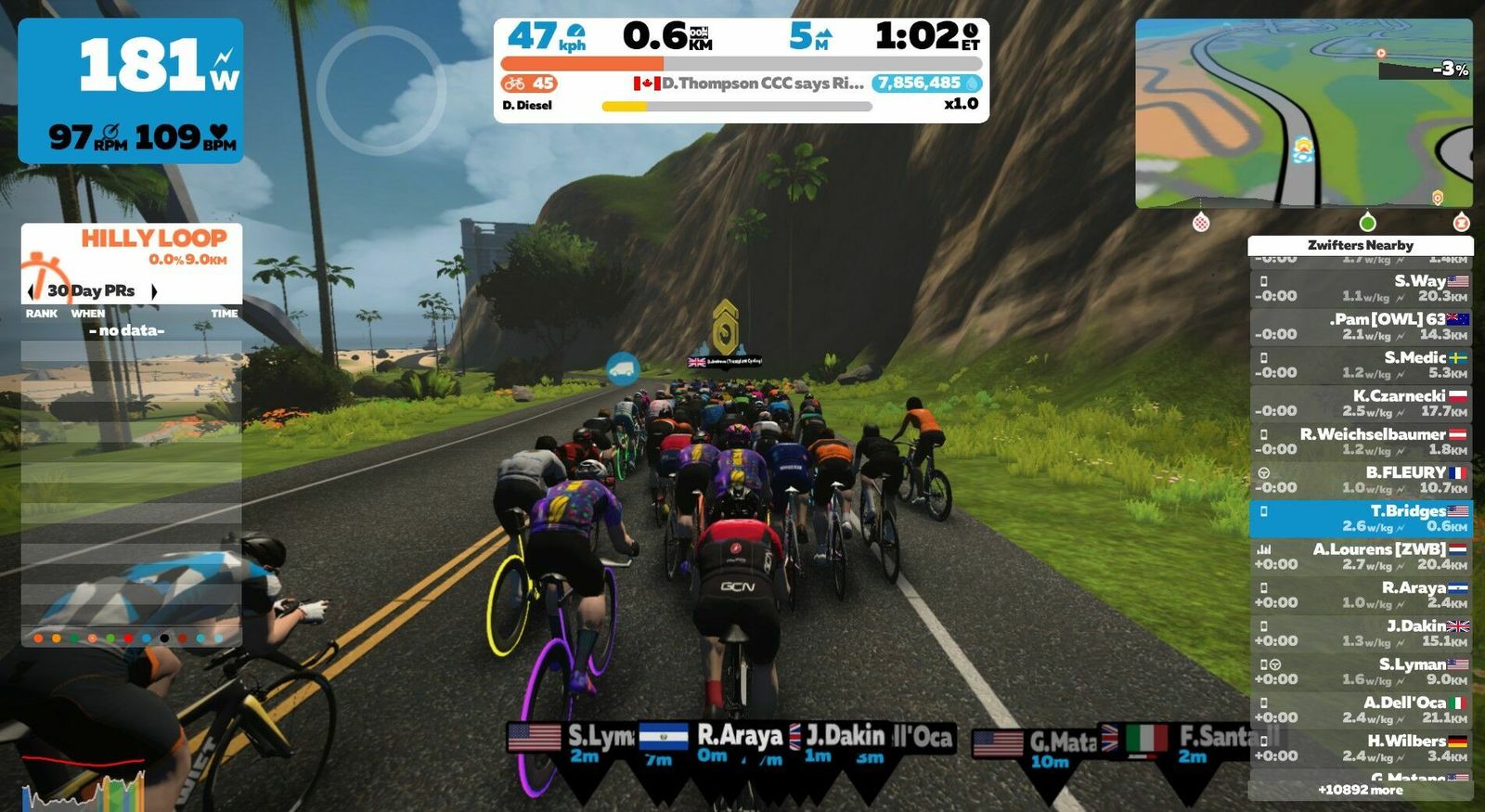The height and width of the screenshot is (812, 1485).
Task: Click K.Czarnecki in the nearby riders list
Action: (x=1360, y=403)
